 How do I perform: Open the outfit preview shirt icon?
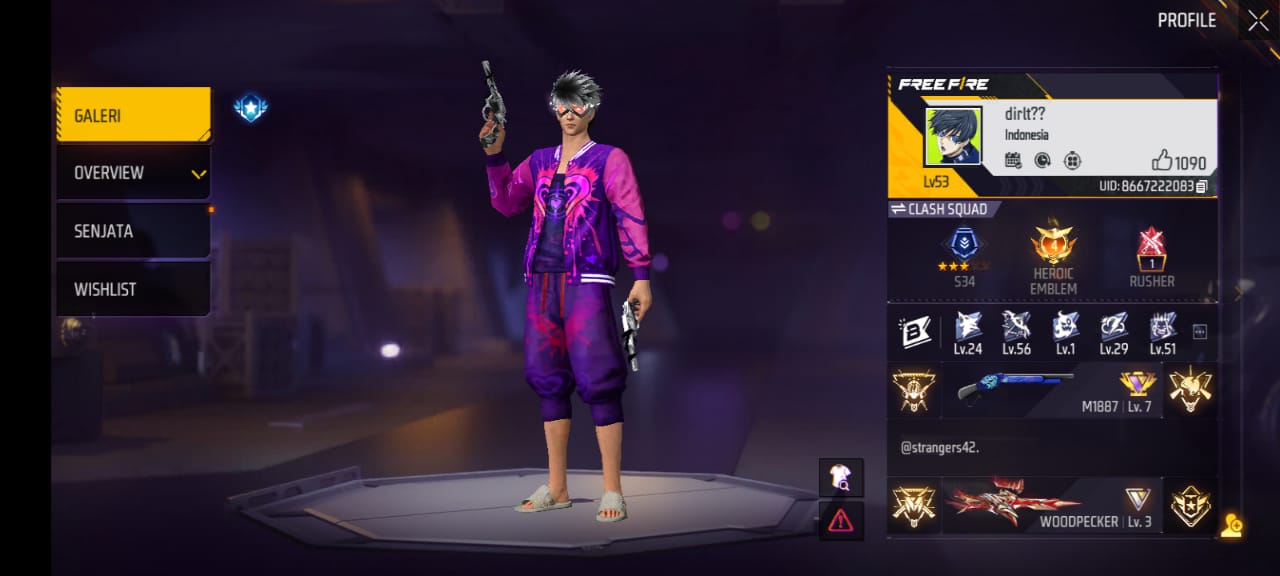(x=841, y=478)
